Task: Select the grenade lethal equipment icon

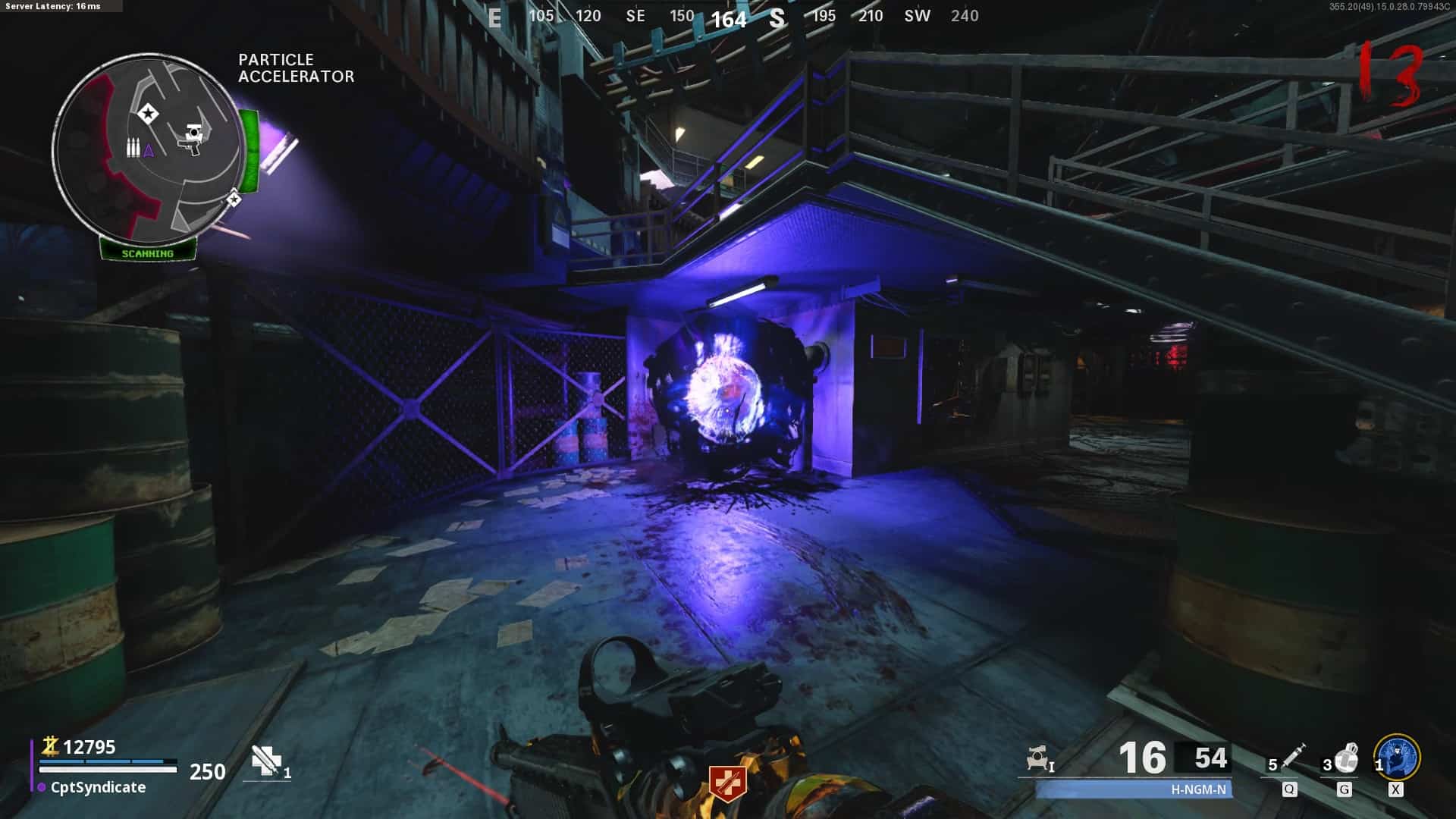Action: [1347, 757]
